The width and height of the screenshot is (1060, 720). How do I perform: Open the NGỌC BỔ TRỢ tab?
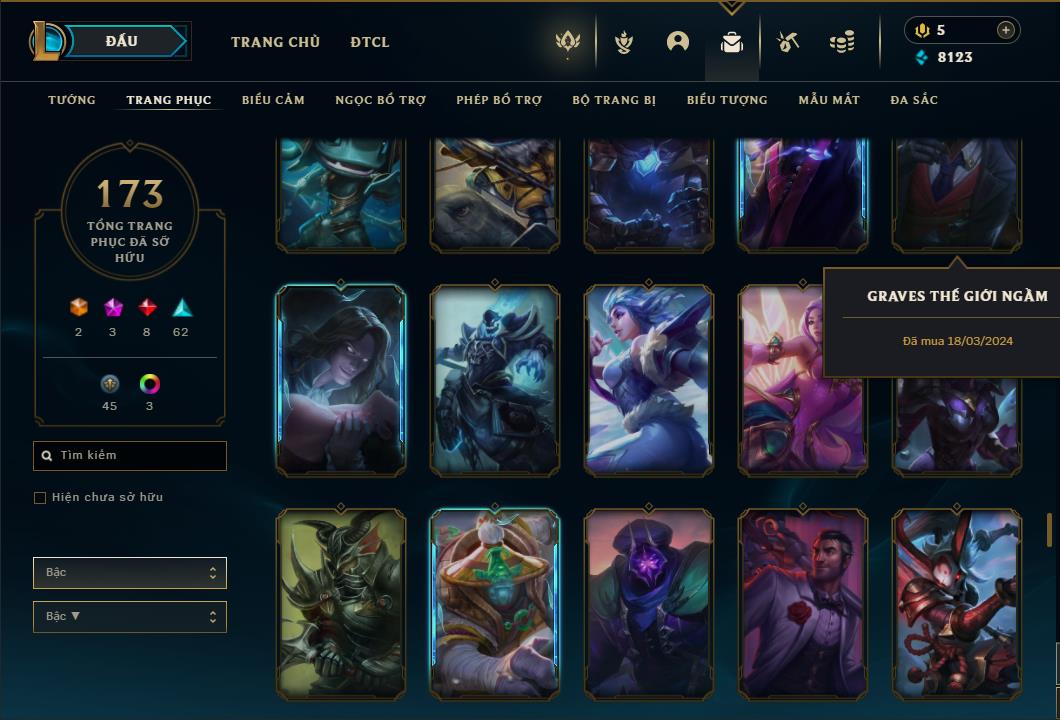tap(380, 100)
